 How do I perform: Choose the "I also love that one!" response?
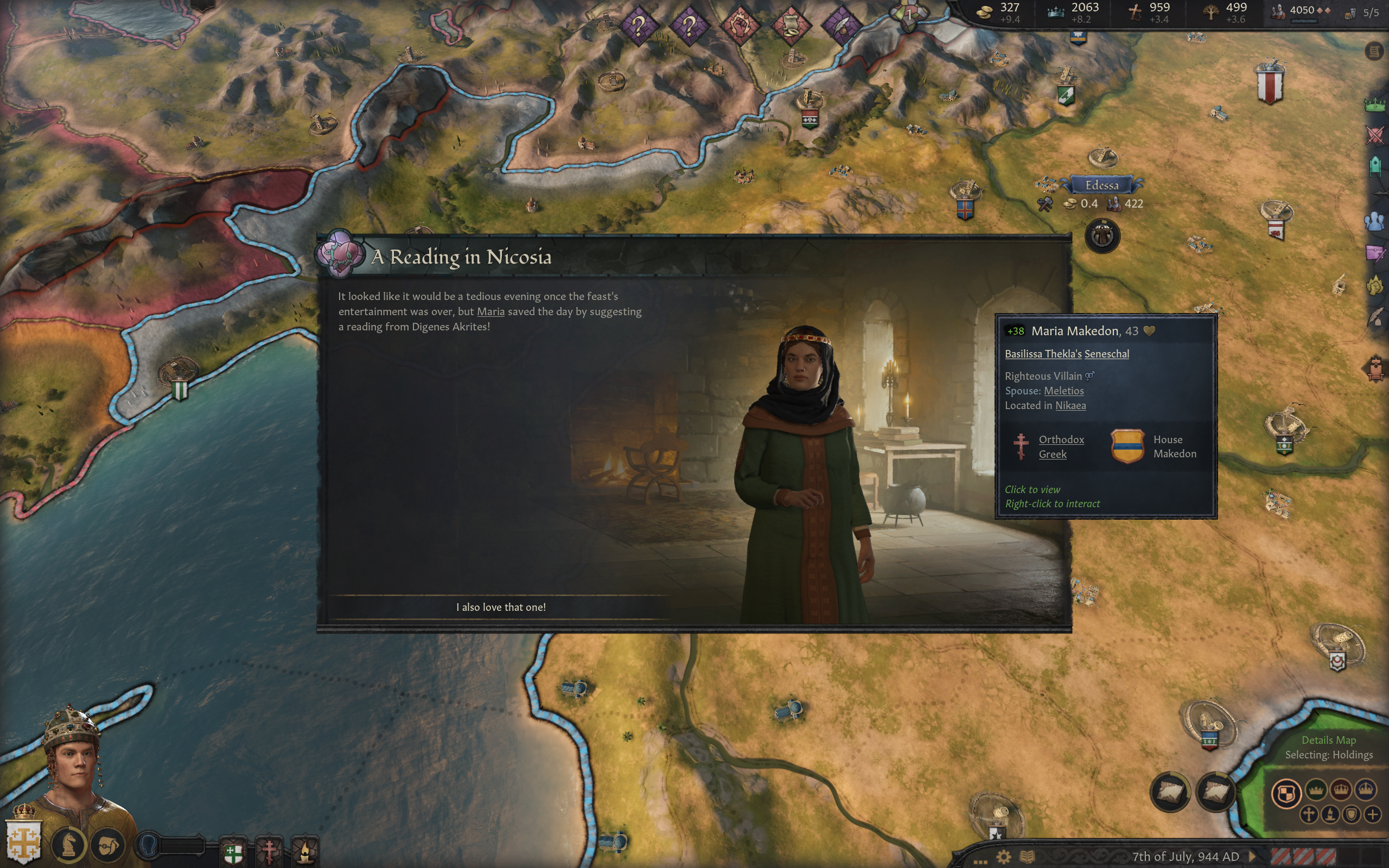coord(500,608)
